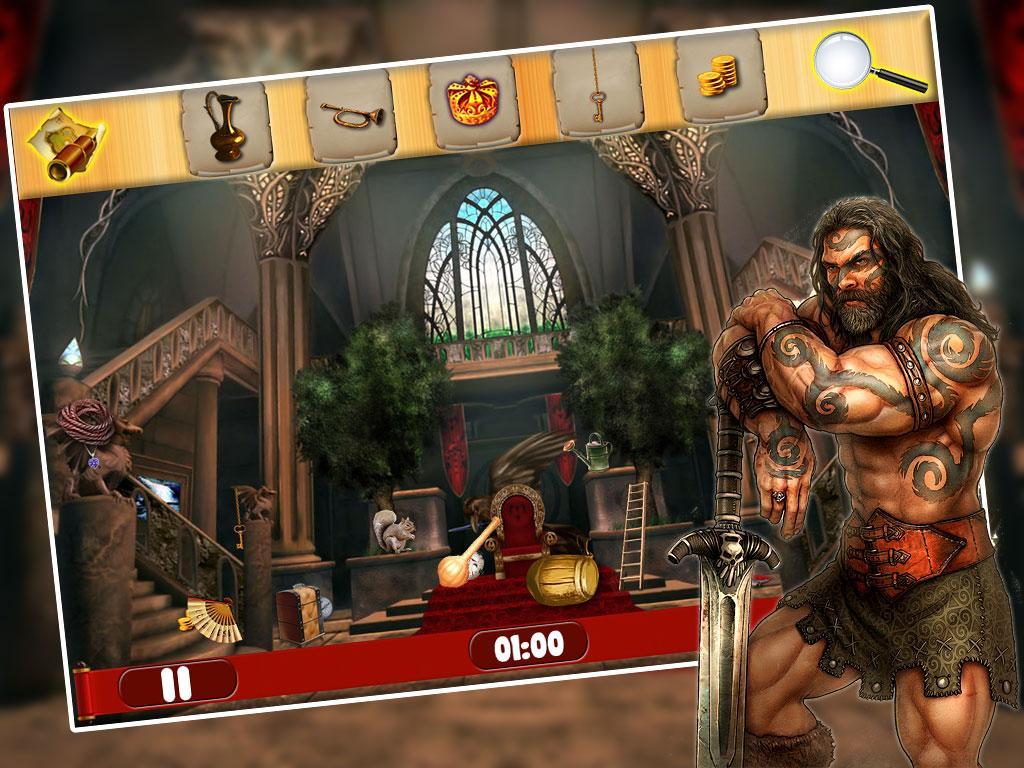Select the hanging key target slot
The width and height of the screenshot is (1024, 768).
(x=596, y=90)
